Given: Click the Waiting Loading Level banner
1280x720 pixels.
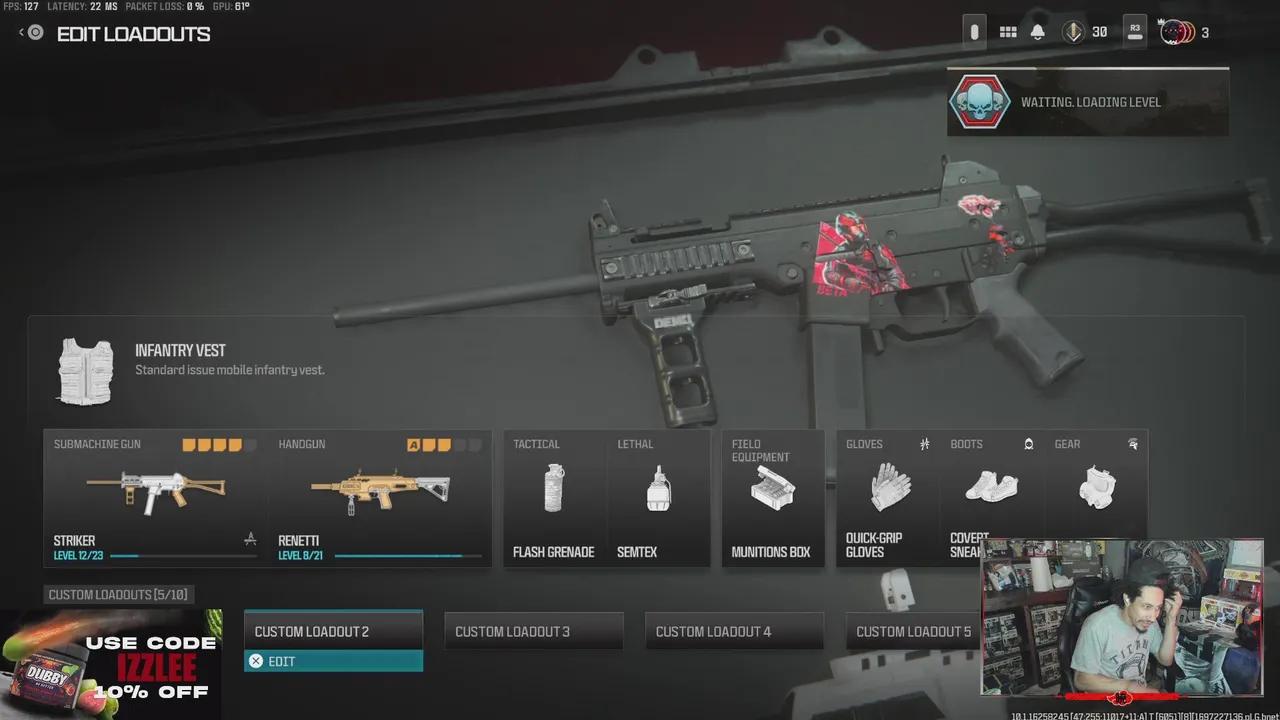Looking at the screenshot, I should click(1088, 101).
